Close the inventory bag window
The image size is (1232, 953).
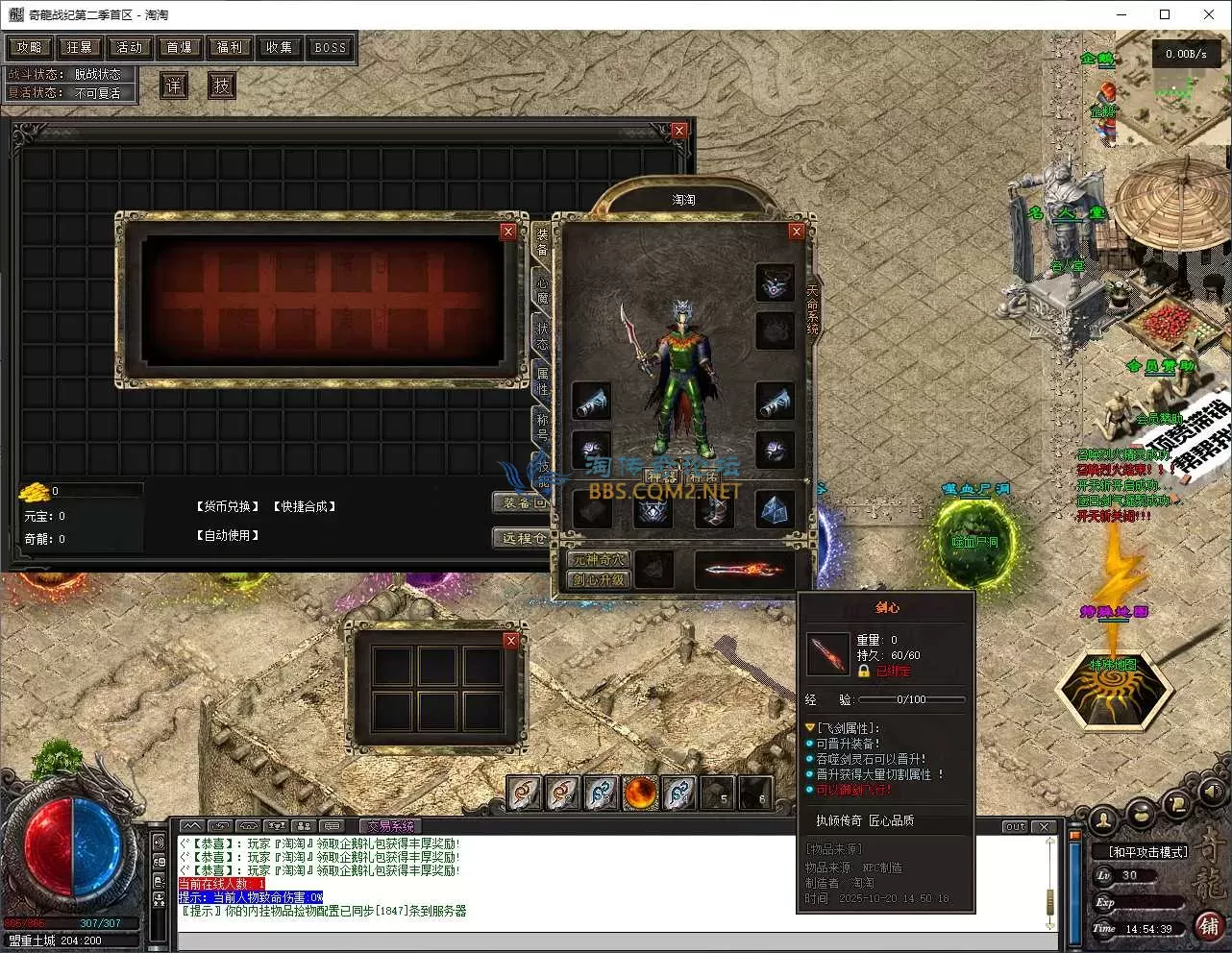point(679,131)
